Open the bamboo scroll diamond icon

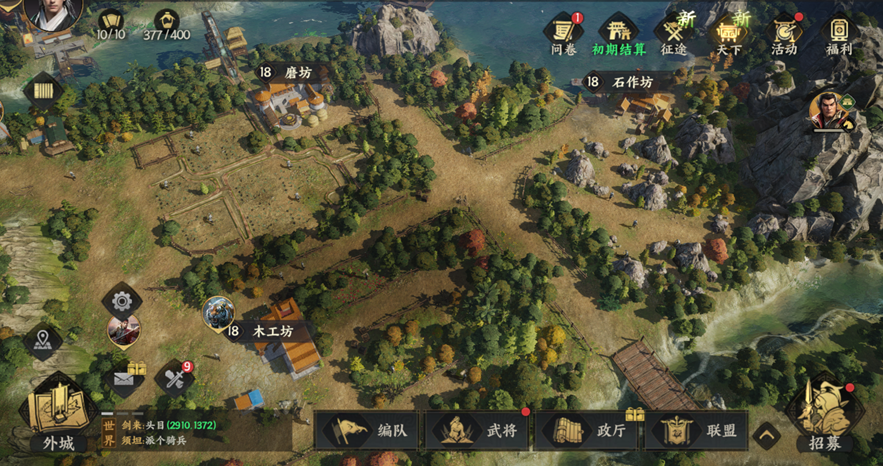point(43,91)
